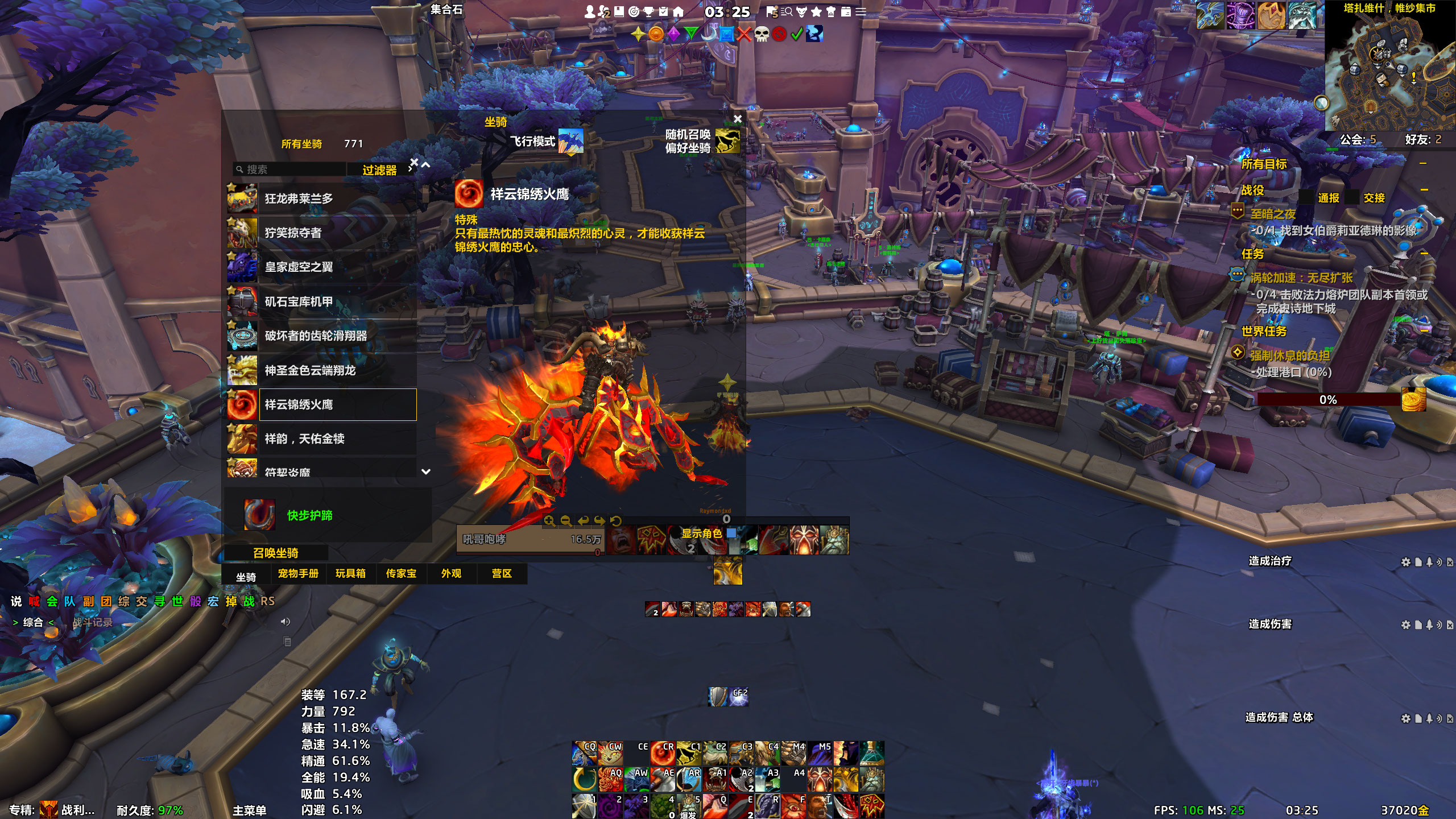
Task: Open the 过滤器 filter dropdown
Action: [380, 170]
